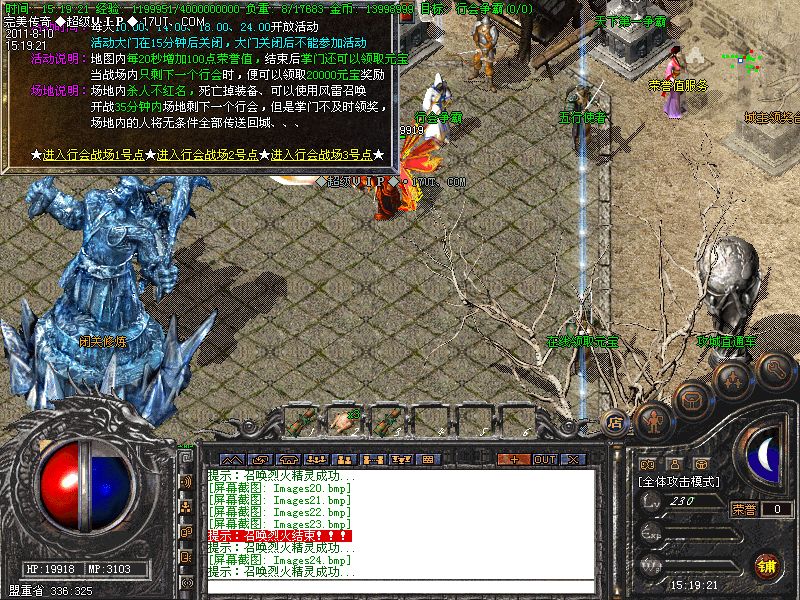Click the OUT button above chat

pyautogui.click(x=544, y=459)
